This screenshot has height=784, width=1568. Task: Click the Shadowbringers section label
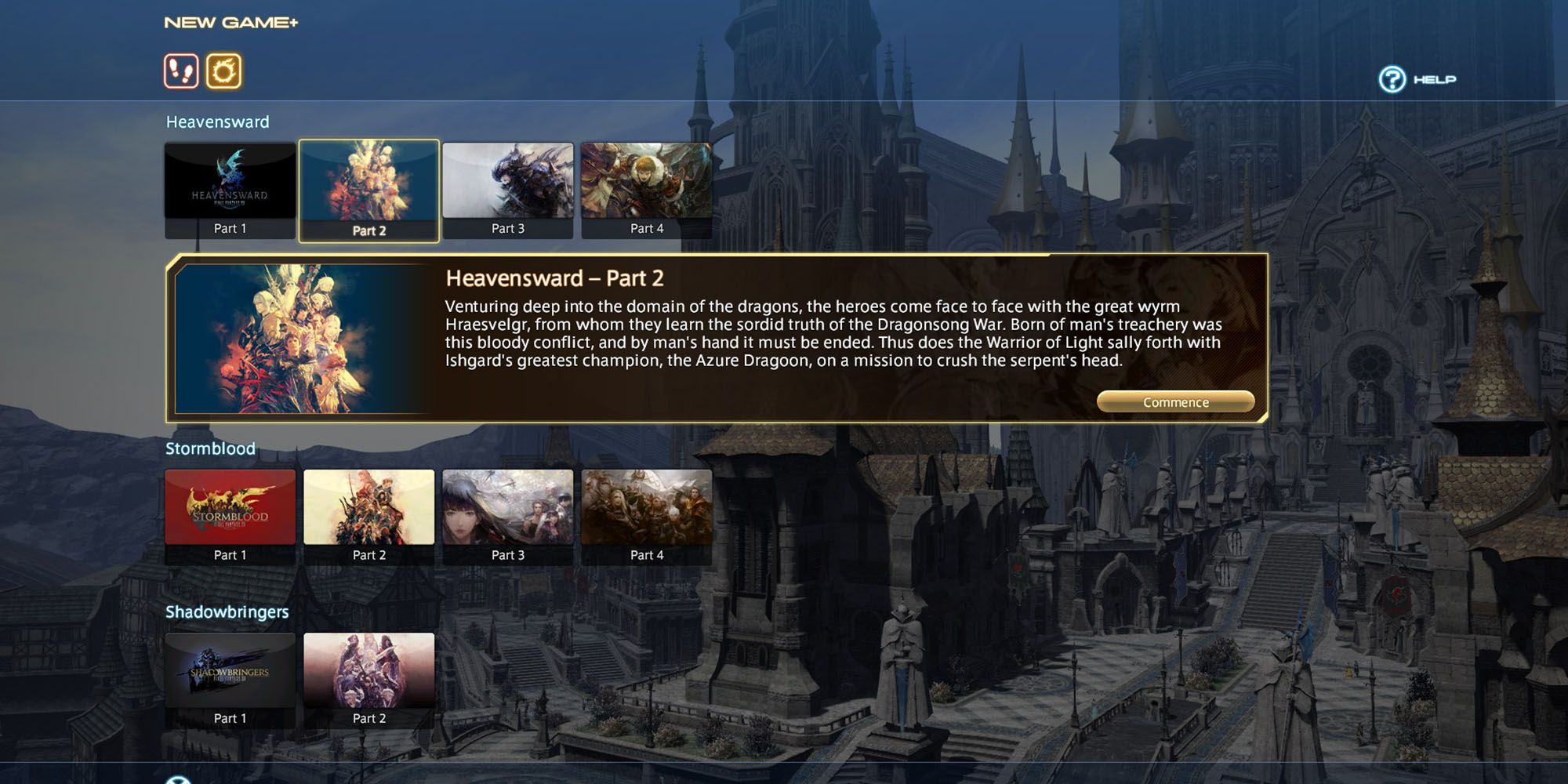coord(227,612)
